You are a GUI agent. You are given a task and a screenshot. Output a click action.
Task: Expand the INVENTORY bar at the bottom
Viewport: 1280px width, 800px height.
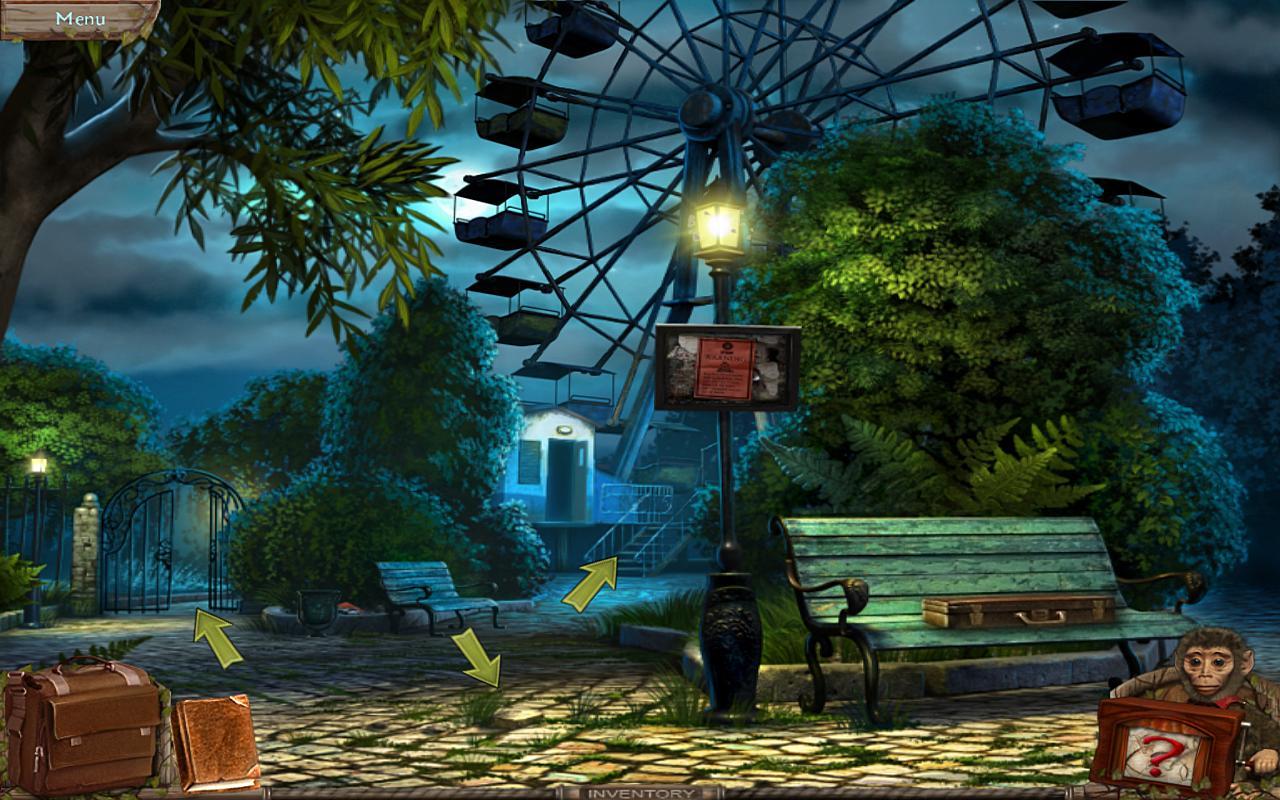point(640,792)
